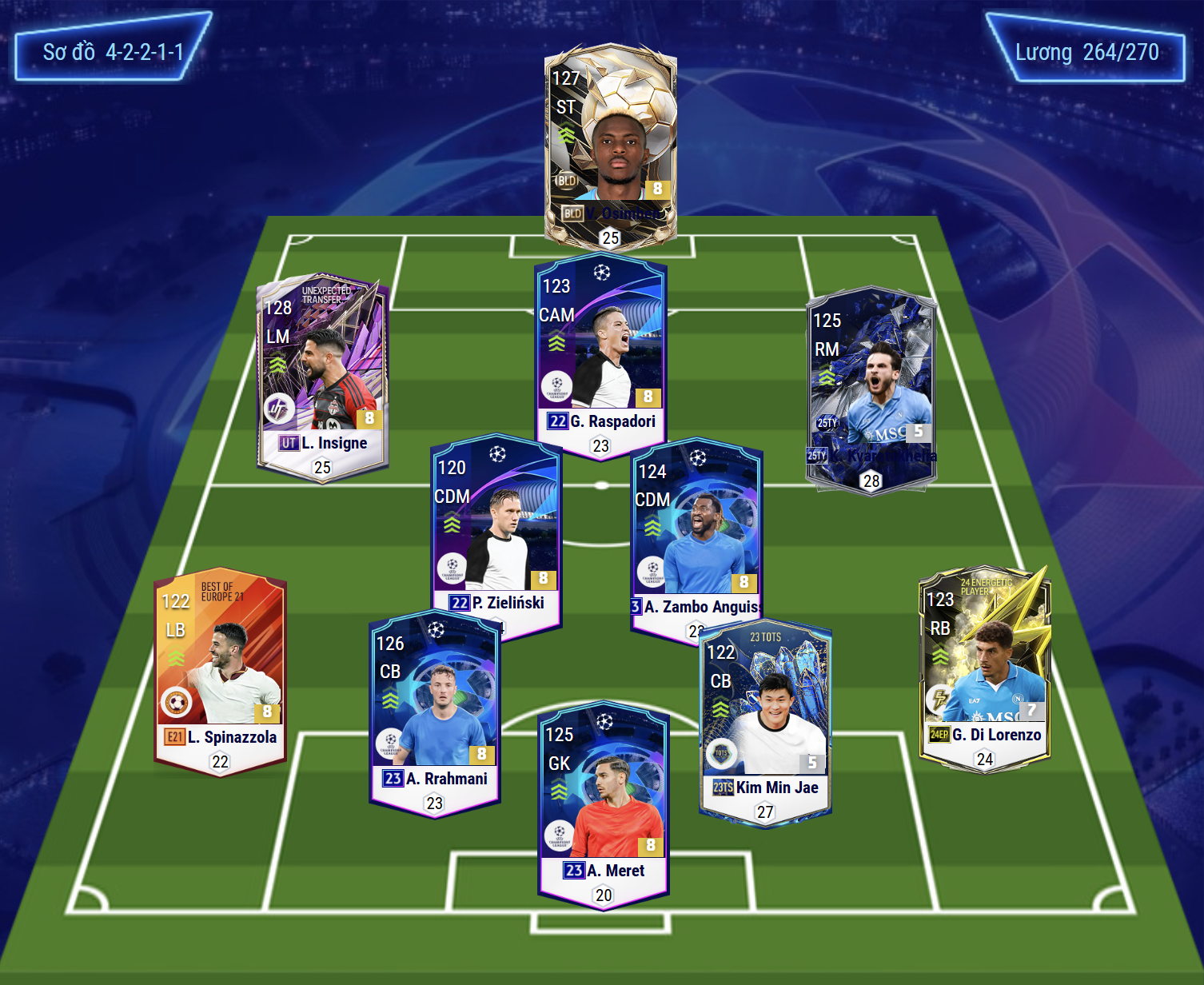
Task: Select A. Rrahmani centre back card
Action: [x=436, y=712]
